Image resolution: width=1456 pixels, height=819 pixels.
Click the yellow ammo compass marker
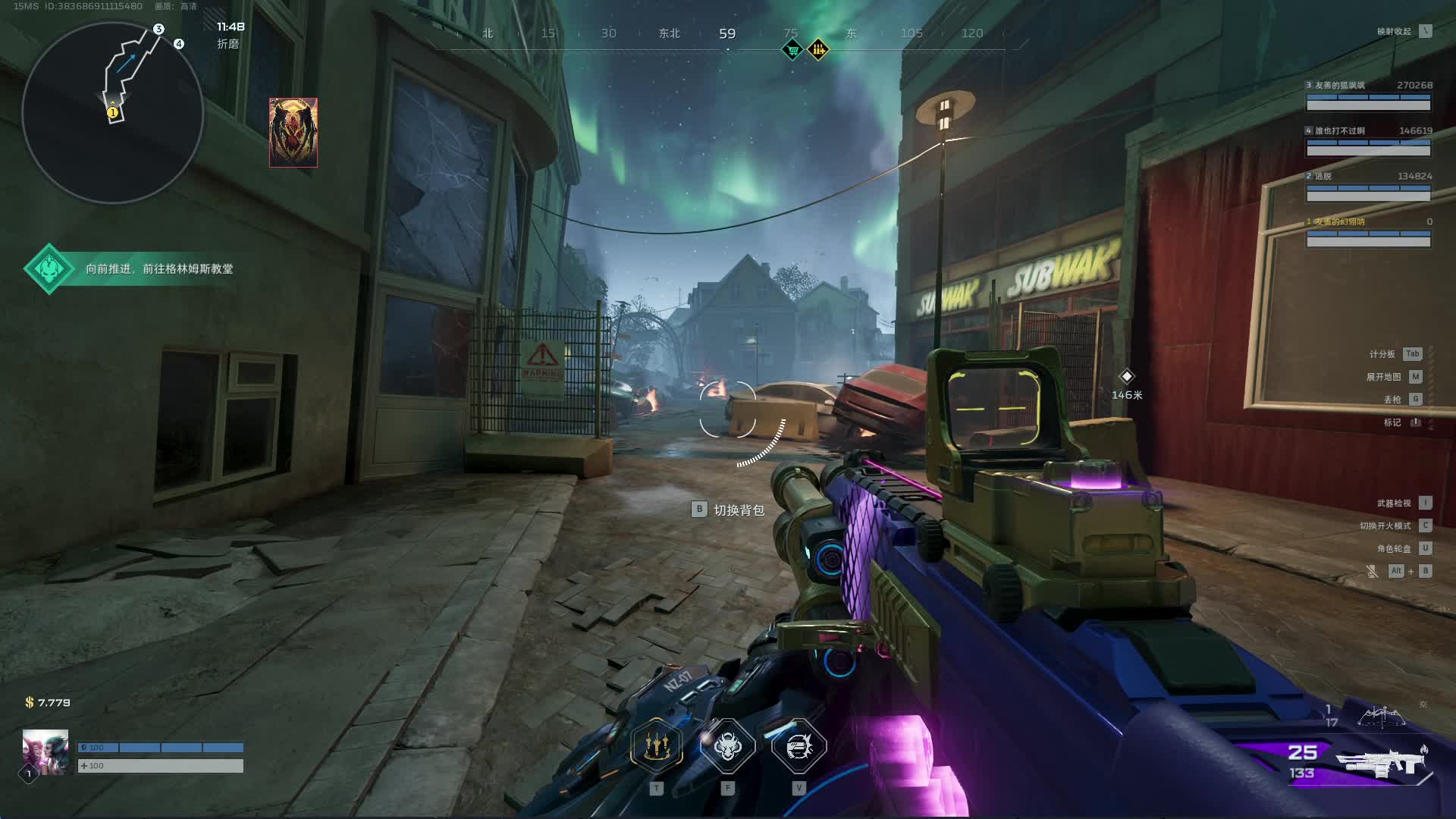tap(818, 51)
